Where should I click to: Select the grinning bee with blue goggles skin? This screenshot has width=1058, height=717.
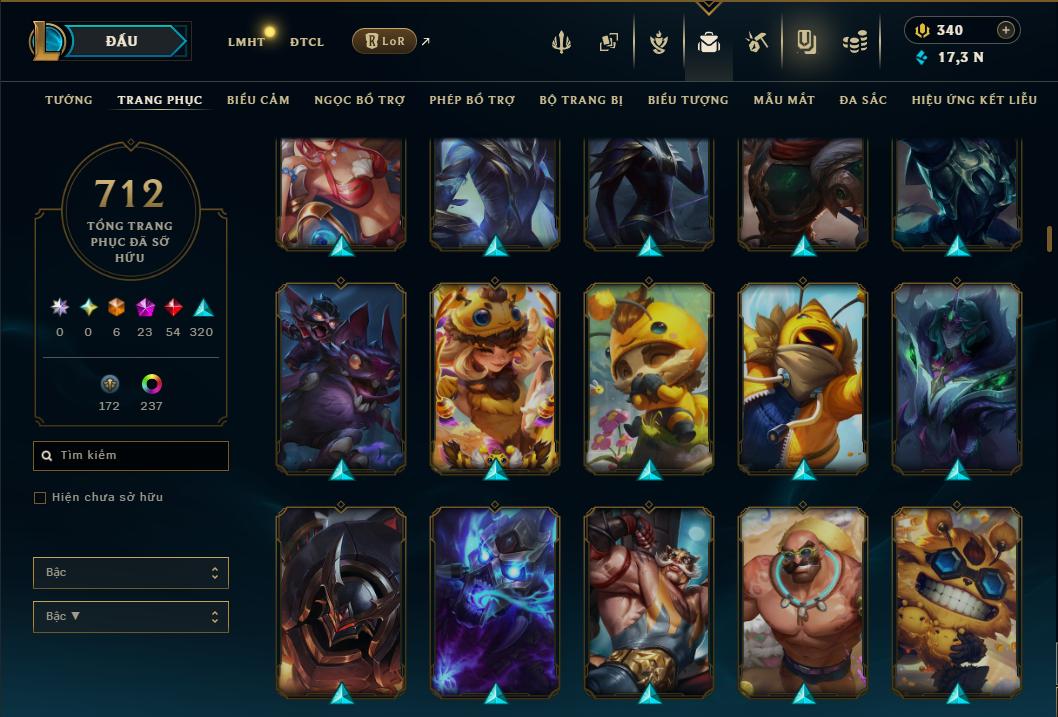click(957, 601)
